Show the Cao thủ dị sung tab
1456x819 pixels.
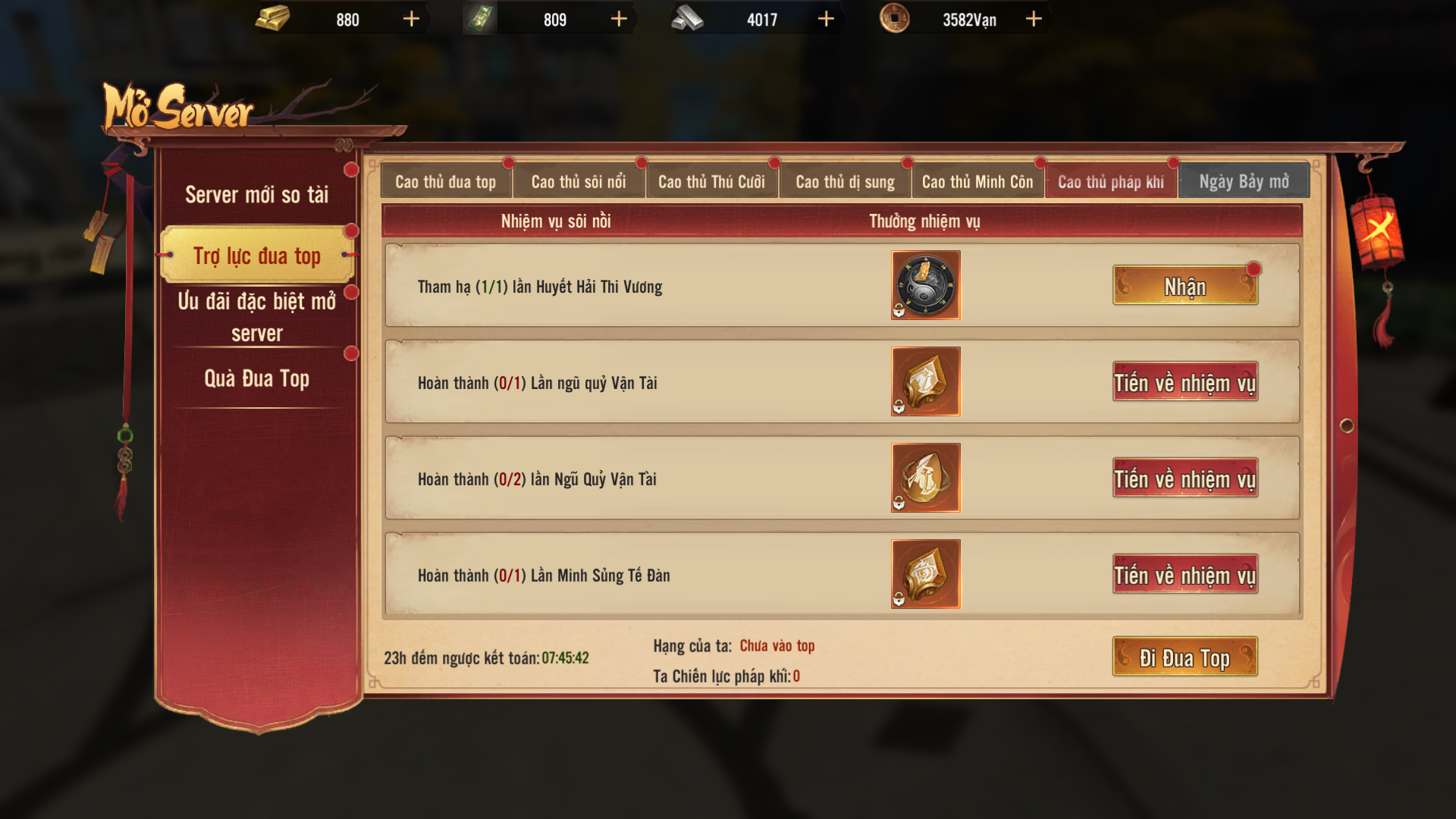pyautogui.click(x=845, y=182)
